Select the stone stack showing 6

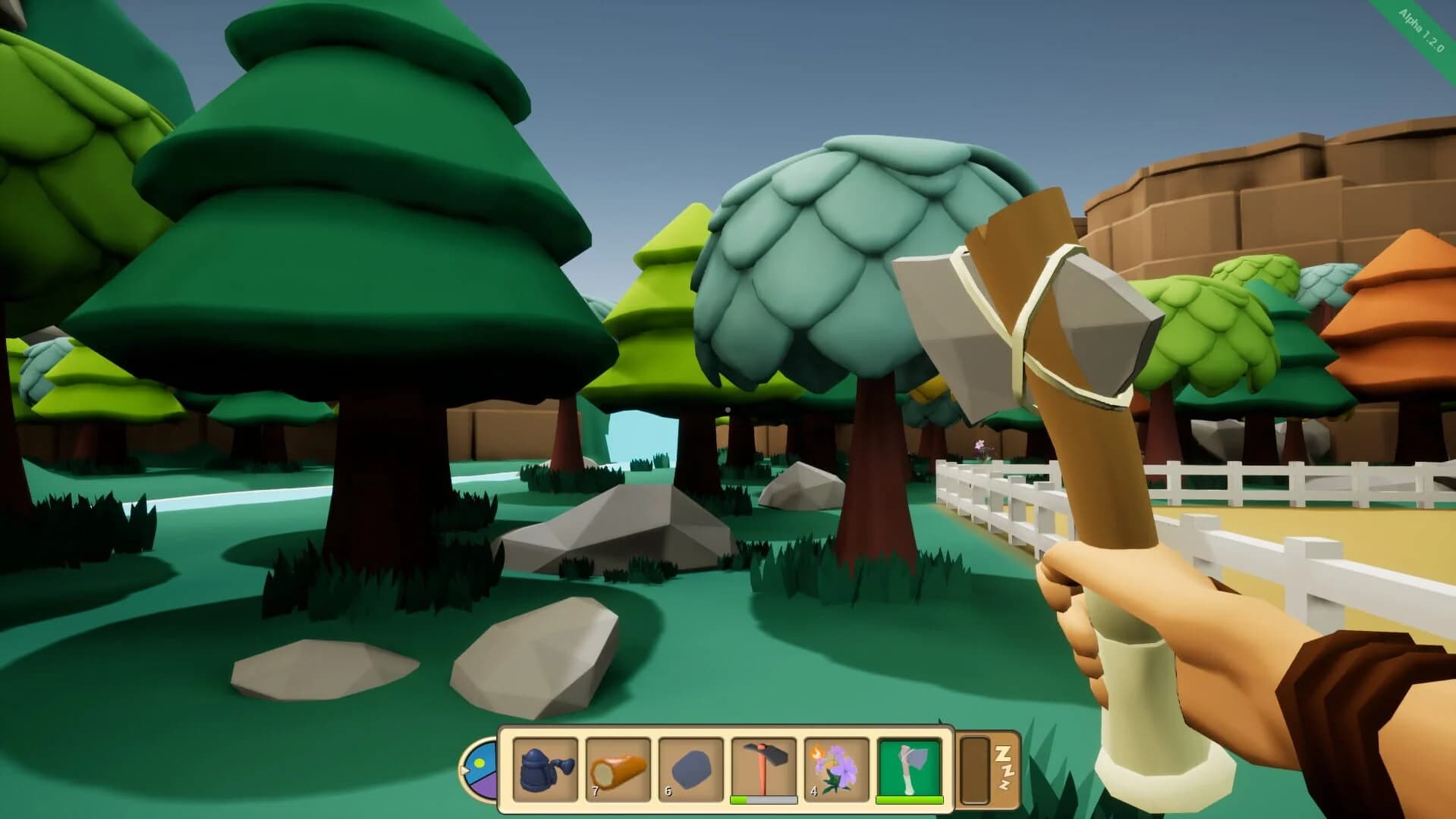click(689, 767)
